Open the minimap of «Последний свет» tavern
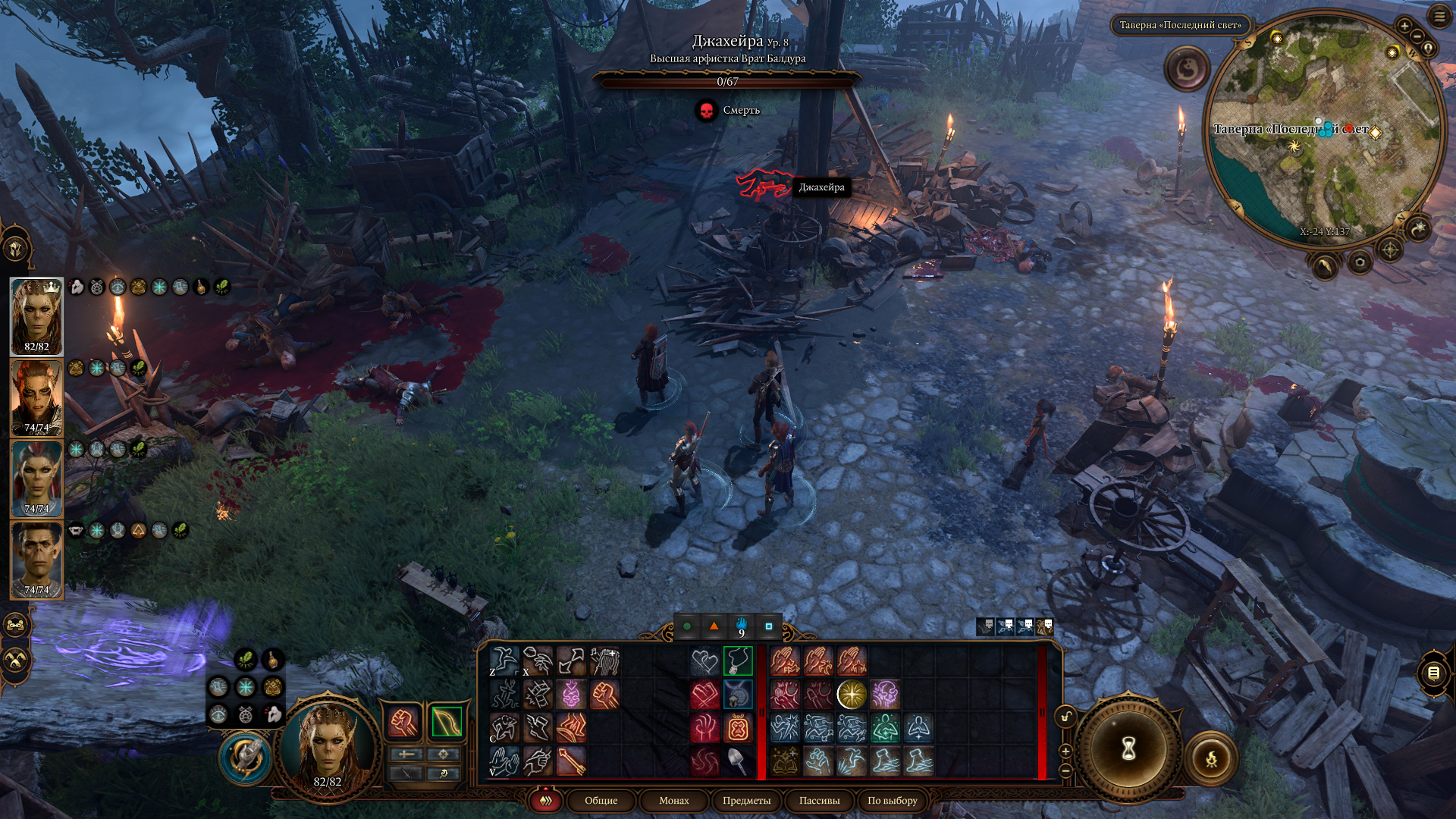The image size is (1456, 819). pyautogui.click(x=1323, y=129)
